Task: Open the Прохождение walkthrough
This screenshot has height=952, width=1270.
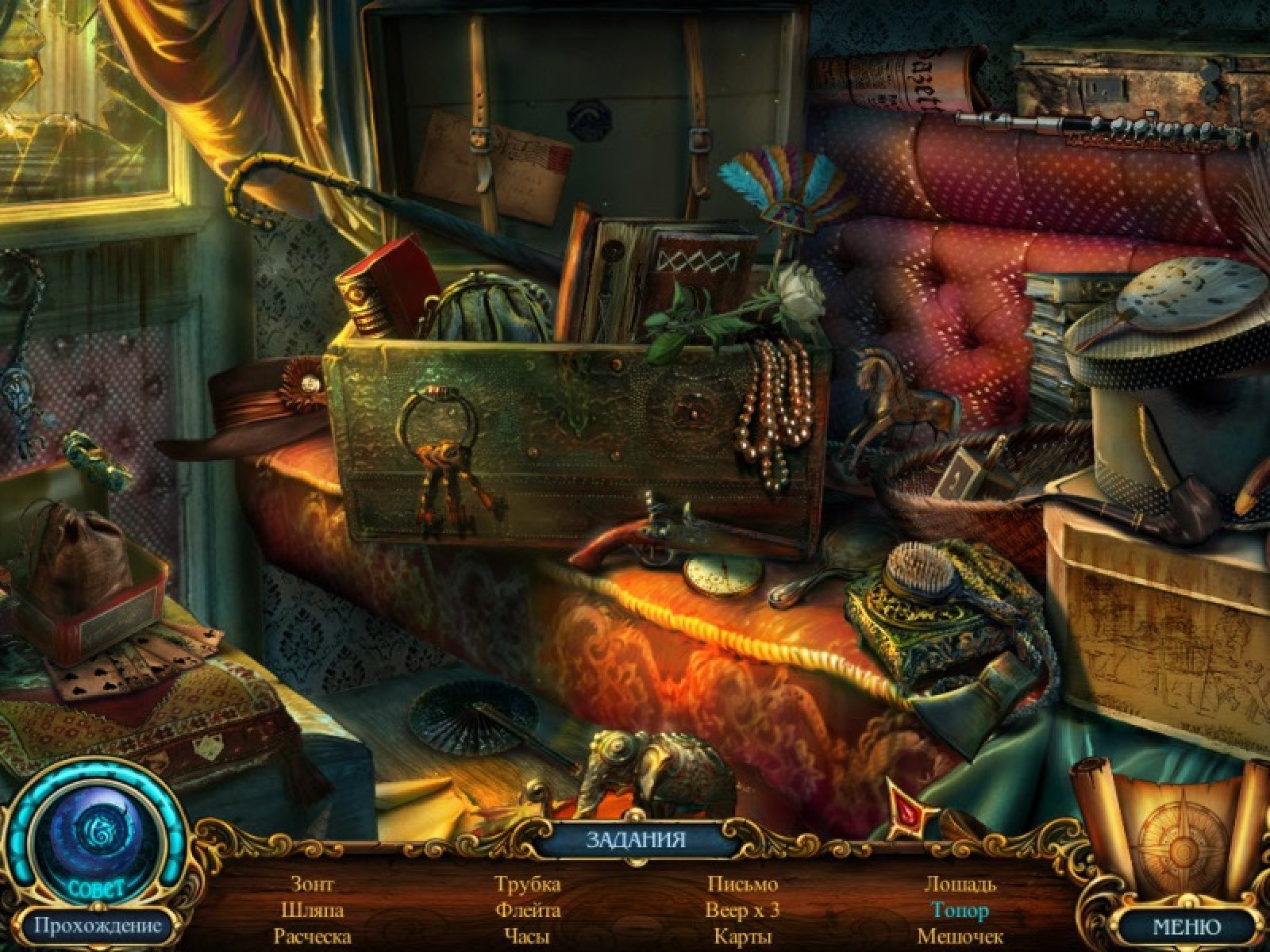Action: coord(97,925)
